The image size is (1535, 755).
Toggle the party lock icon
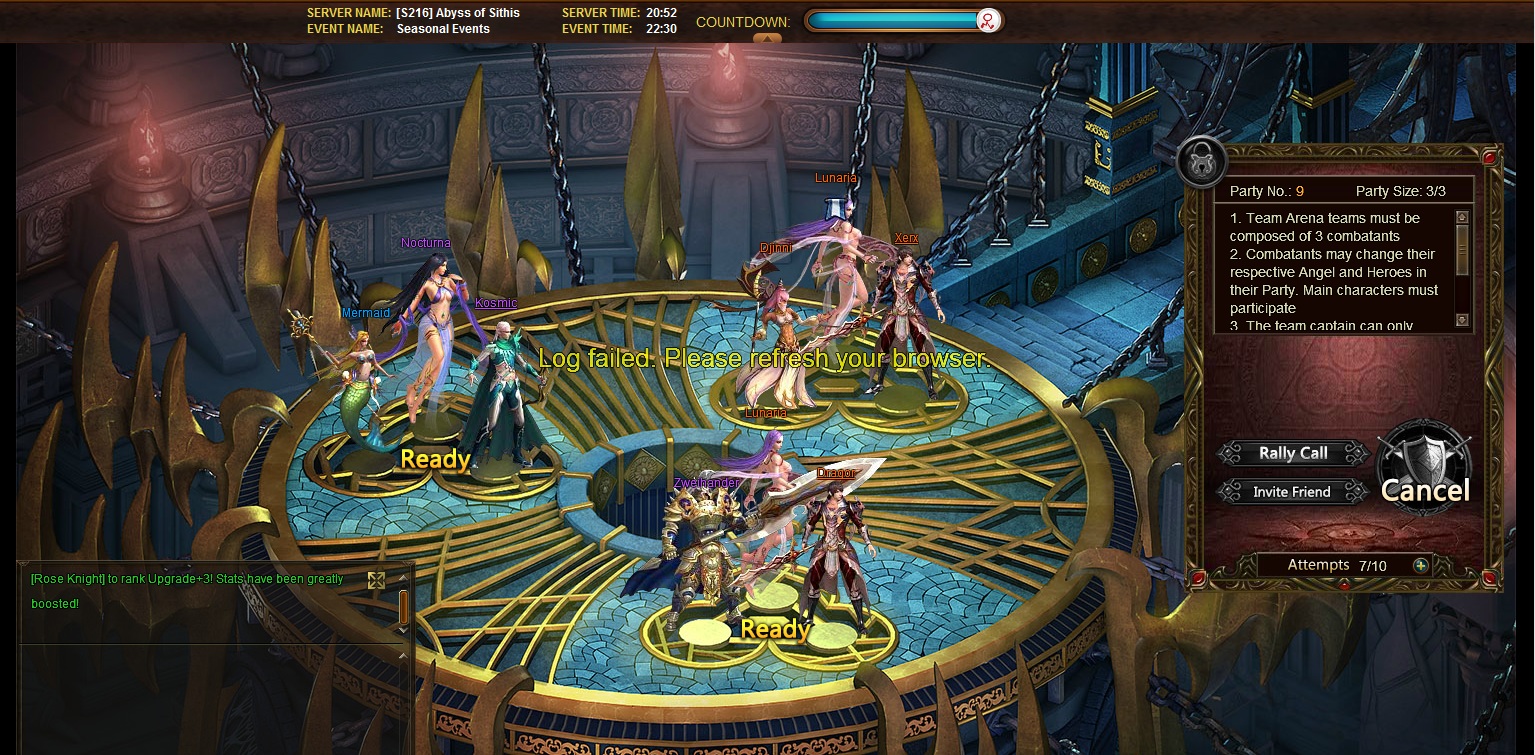tap(1201, 158)
